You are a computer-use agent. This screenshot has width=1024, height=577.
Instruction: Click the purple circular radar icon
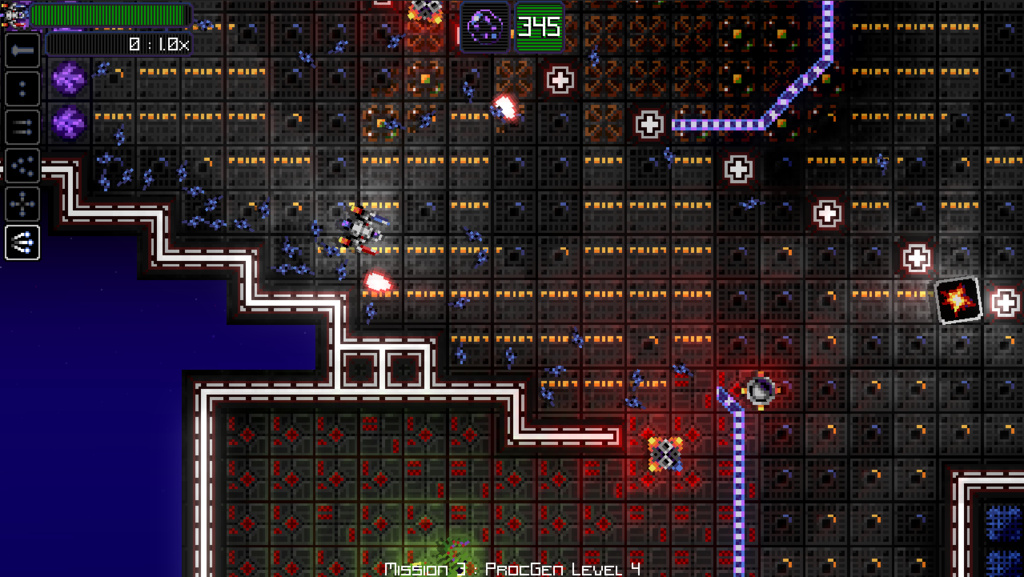click(x=484, y=24)
